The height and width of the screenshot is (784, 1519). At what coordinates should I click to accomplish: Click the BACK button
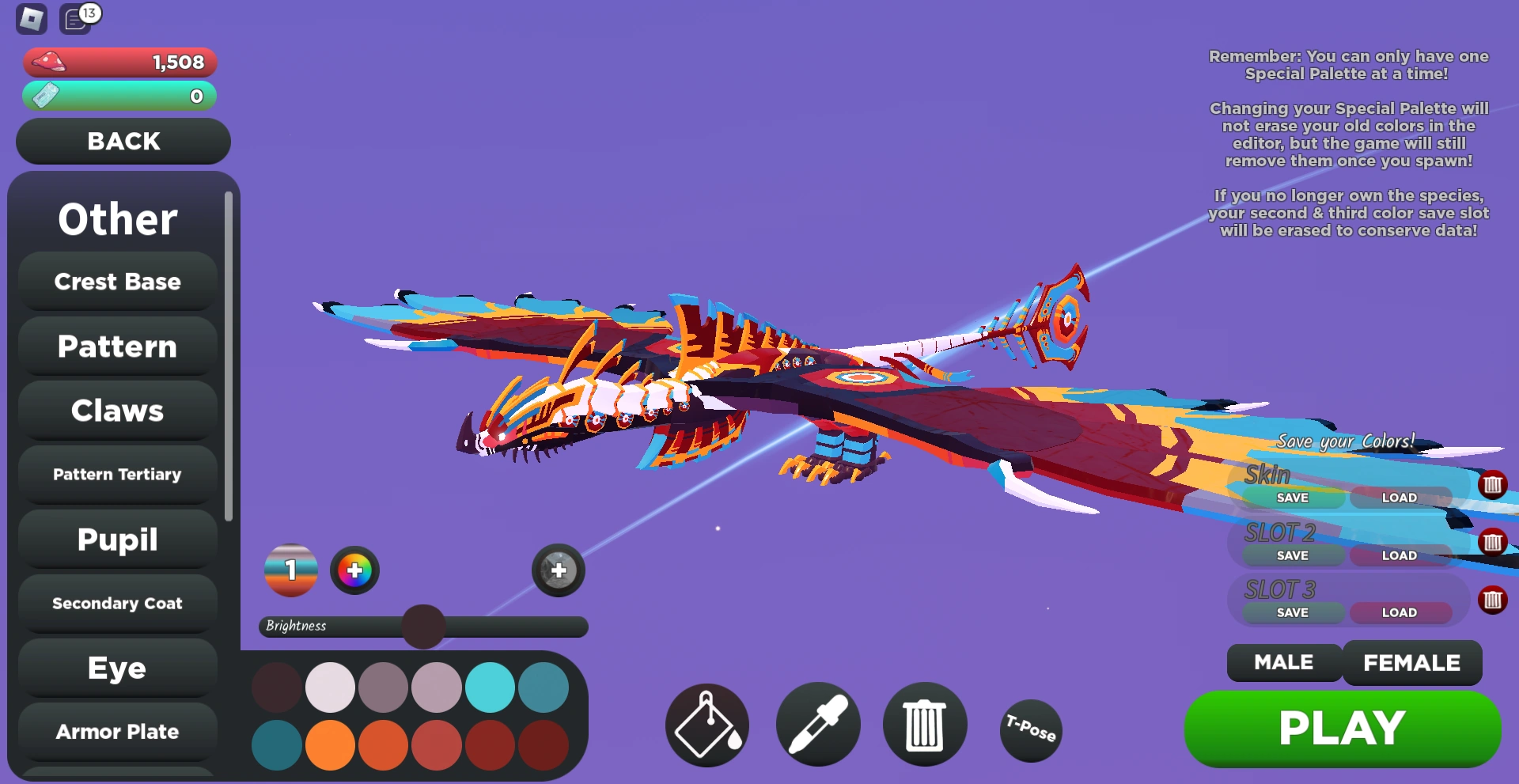[123, 141]
